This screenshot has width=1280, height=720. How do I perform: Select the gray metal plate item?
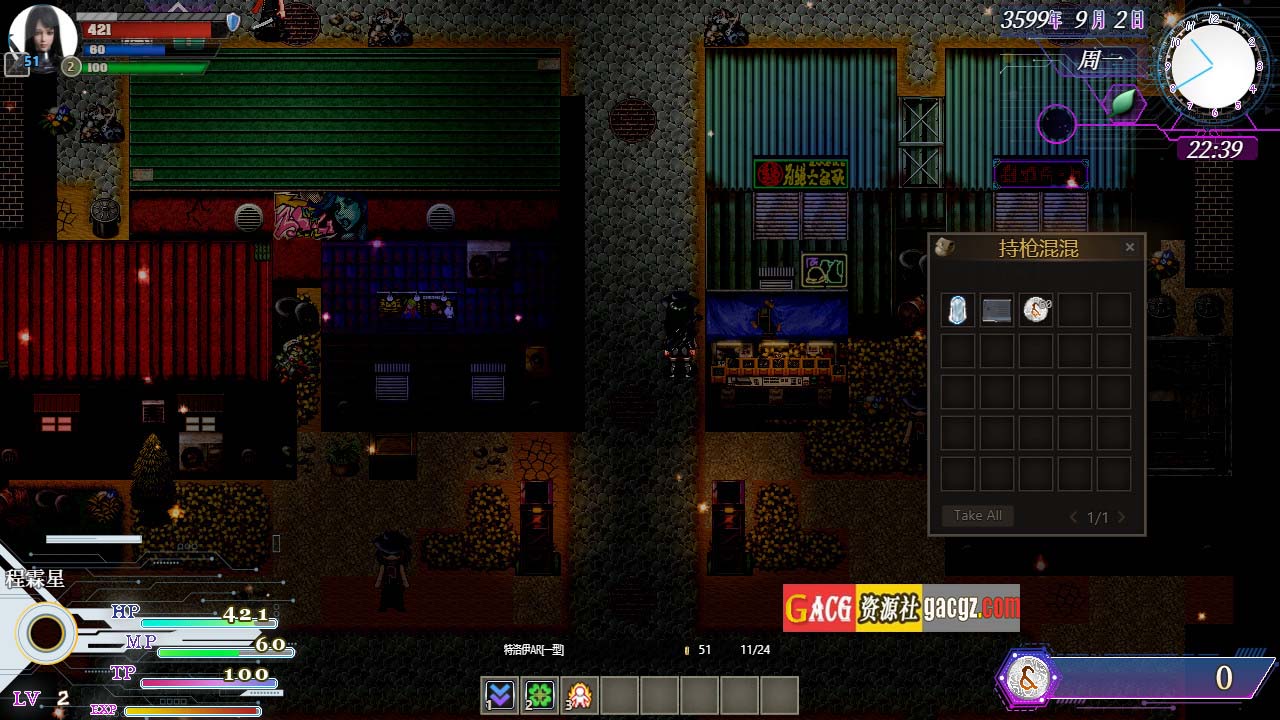point(997,310)
